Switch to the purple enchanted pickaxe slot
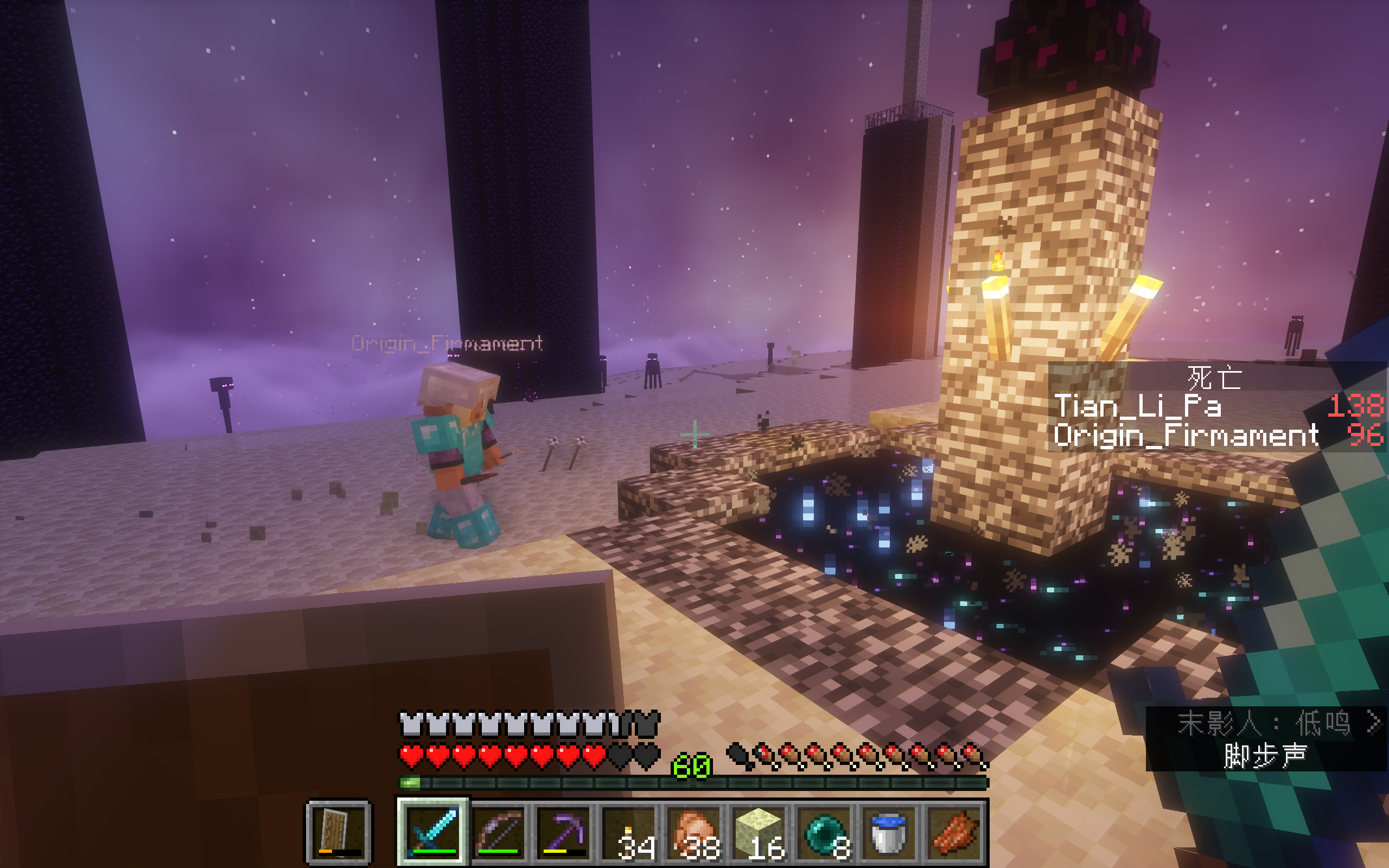Screen dimensions: 1389x868 tap(565, 832)
